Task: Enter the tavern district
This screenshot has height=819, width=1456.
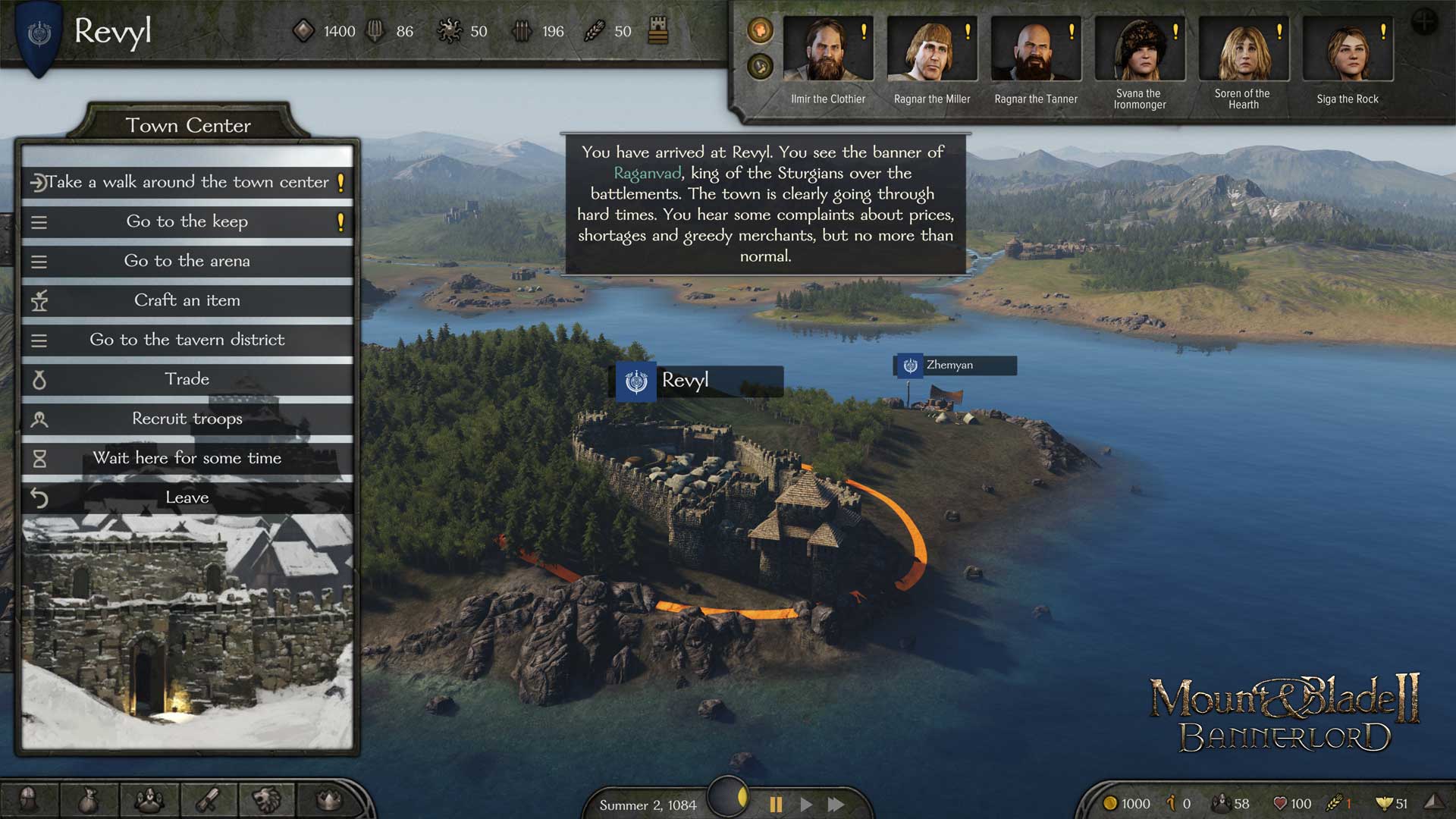Action: [x=187, y=340]
